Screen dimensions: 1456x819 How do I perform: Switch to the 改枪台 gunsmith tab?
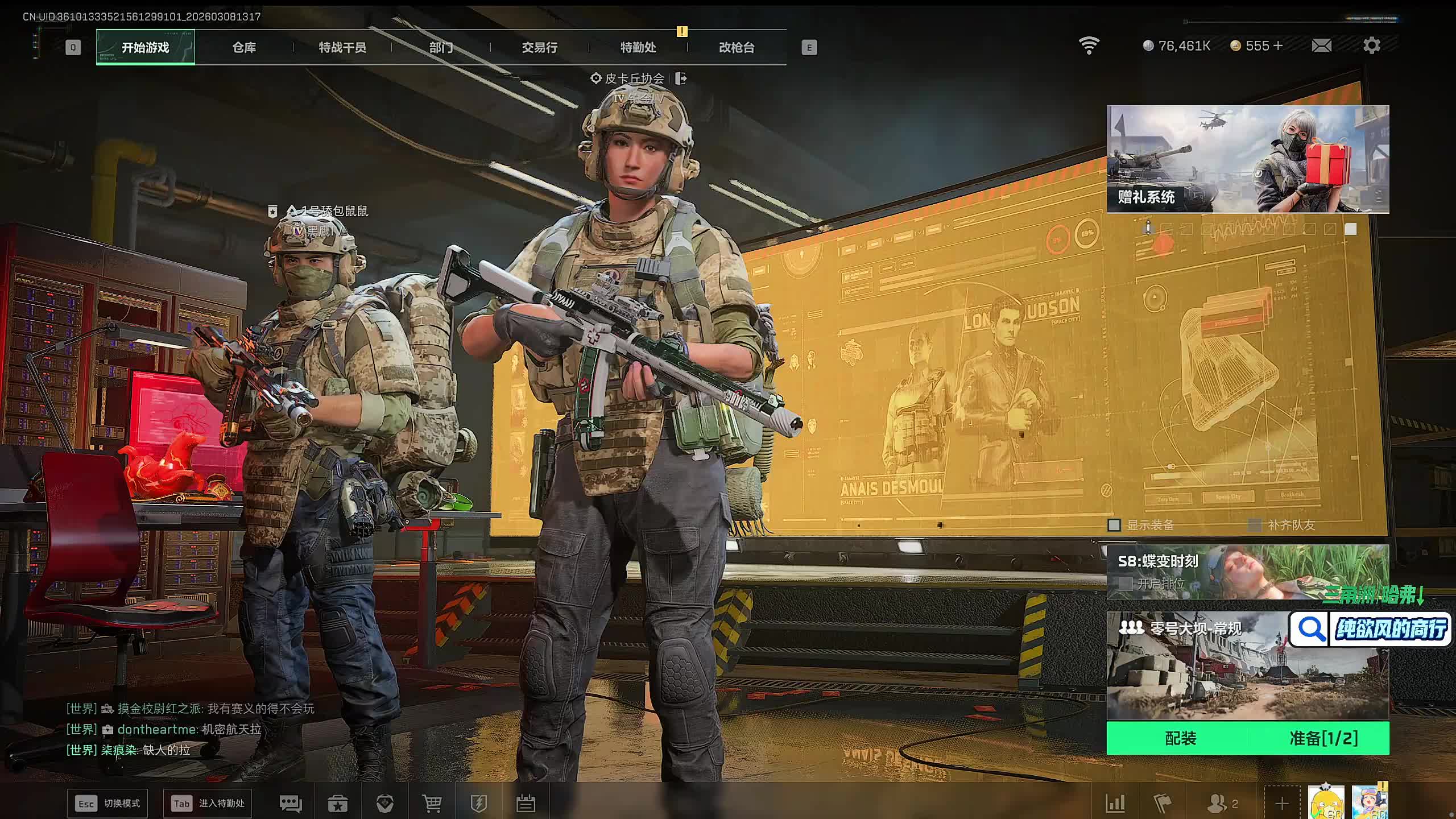[x=737, y=47]
